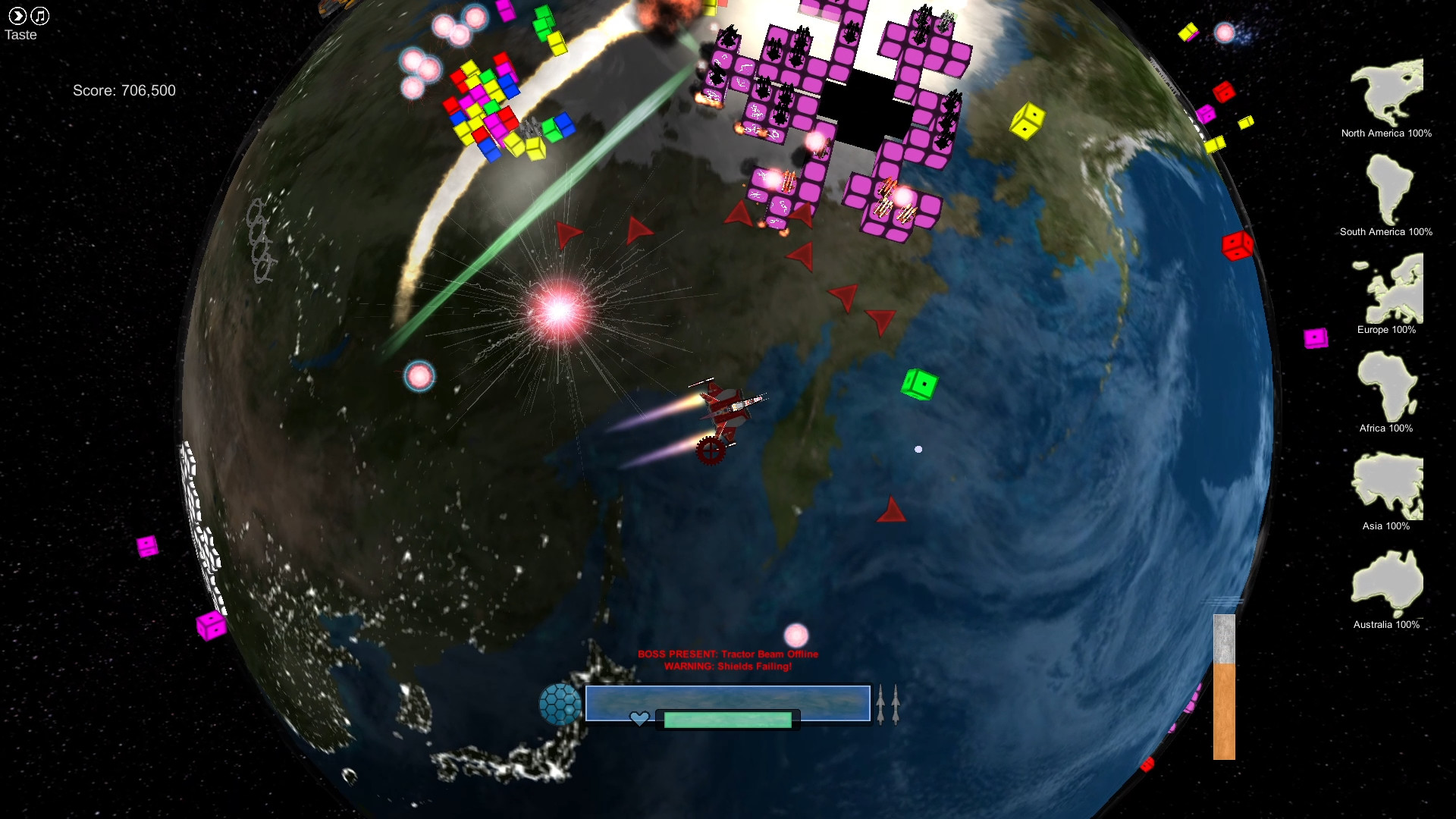The height and width of the screenshot is (819, 1456).
Task: Click the Score: 706,500 text
Action: (124, 90)
